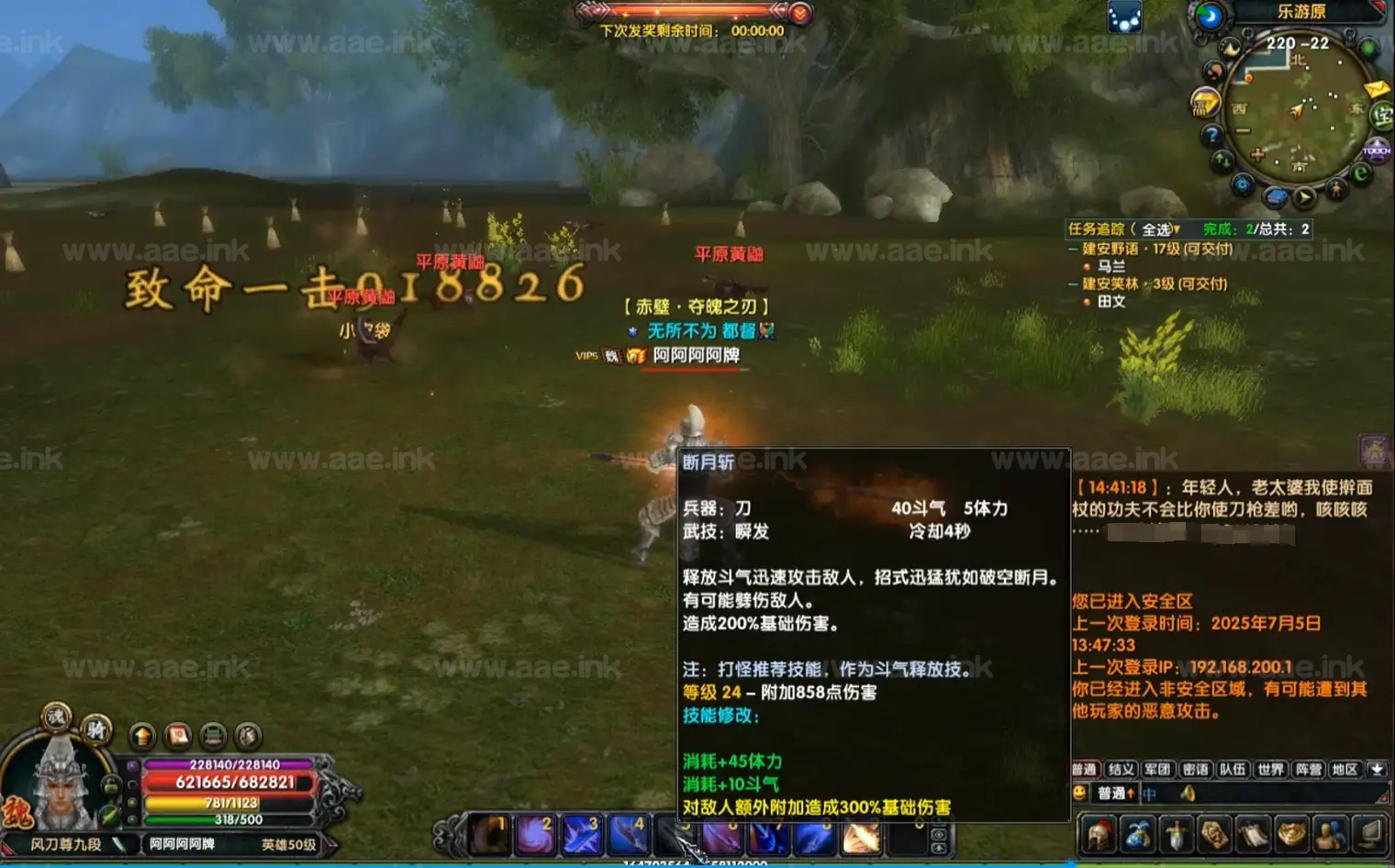
Task: Click the red HP bar showing 621665/682821
Action: 229,781
